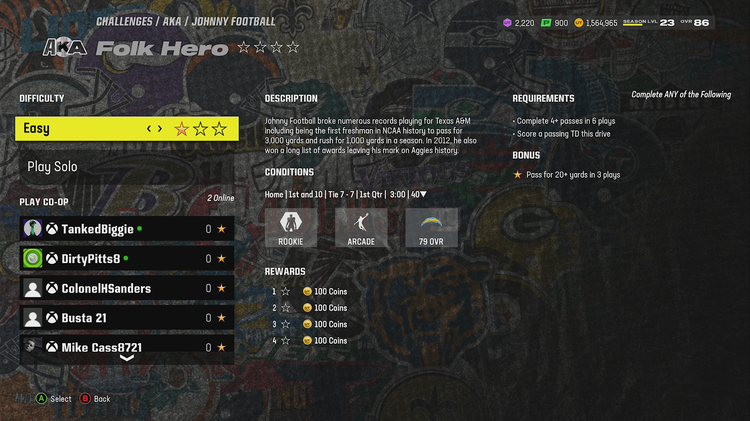The image size is (750, 421).
Task: Open the Arcade condition tile
Action: 361,228
